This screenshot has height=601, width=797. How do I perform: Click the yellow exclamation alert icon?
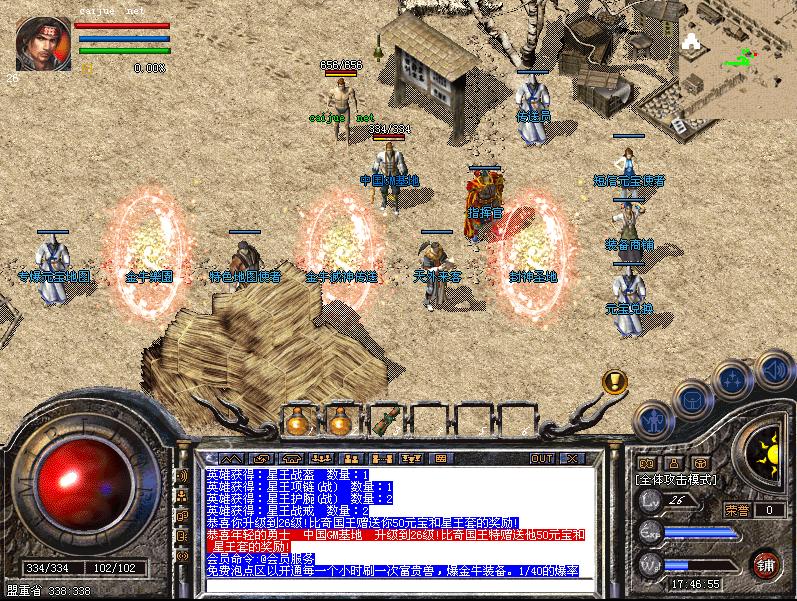click(614, 381)
